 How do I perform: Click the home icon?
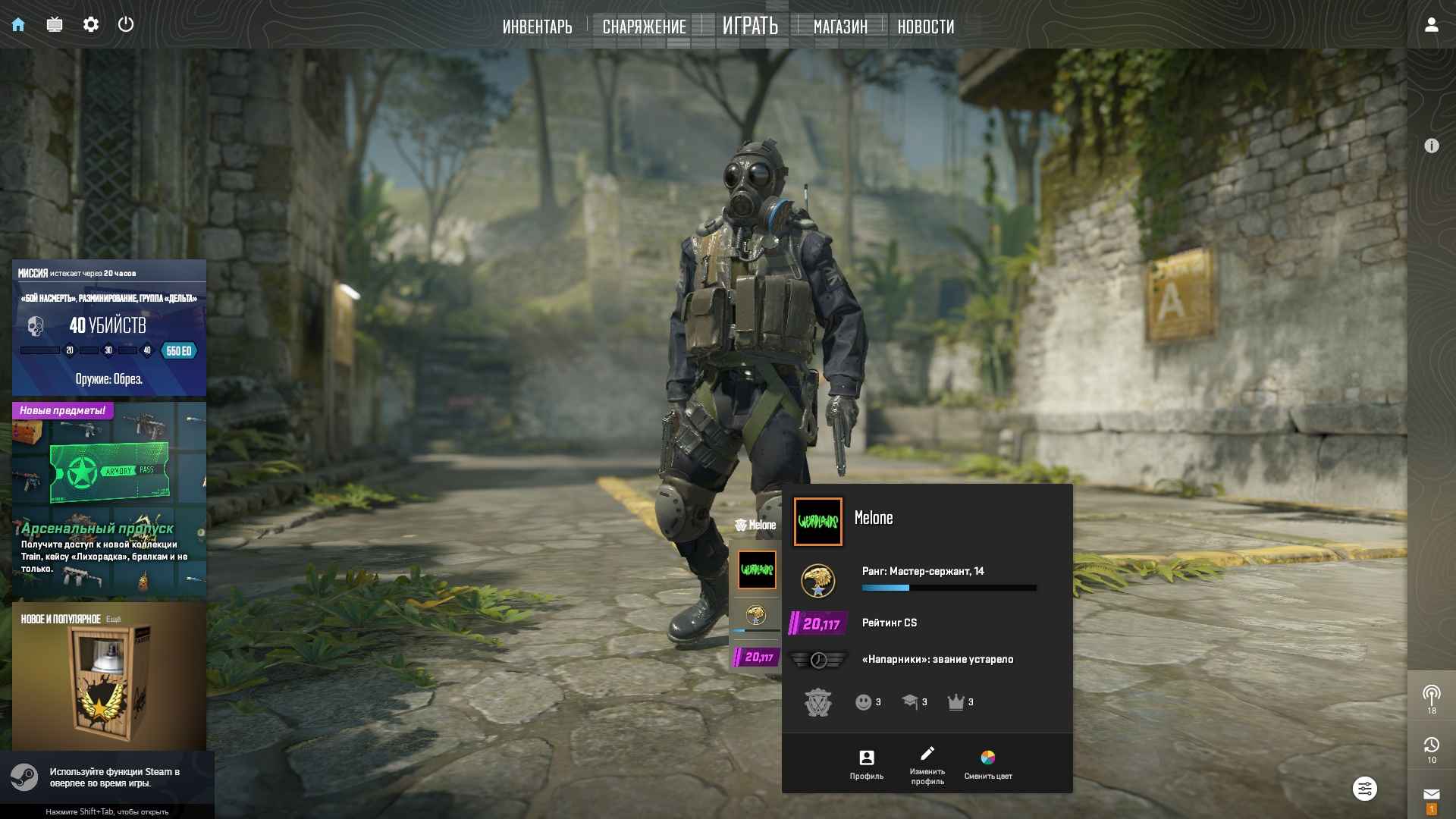(x=18, y=24)
